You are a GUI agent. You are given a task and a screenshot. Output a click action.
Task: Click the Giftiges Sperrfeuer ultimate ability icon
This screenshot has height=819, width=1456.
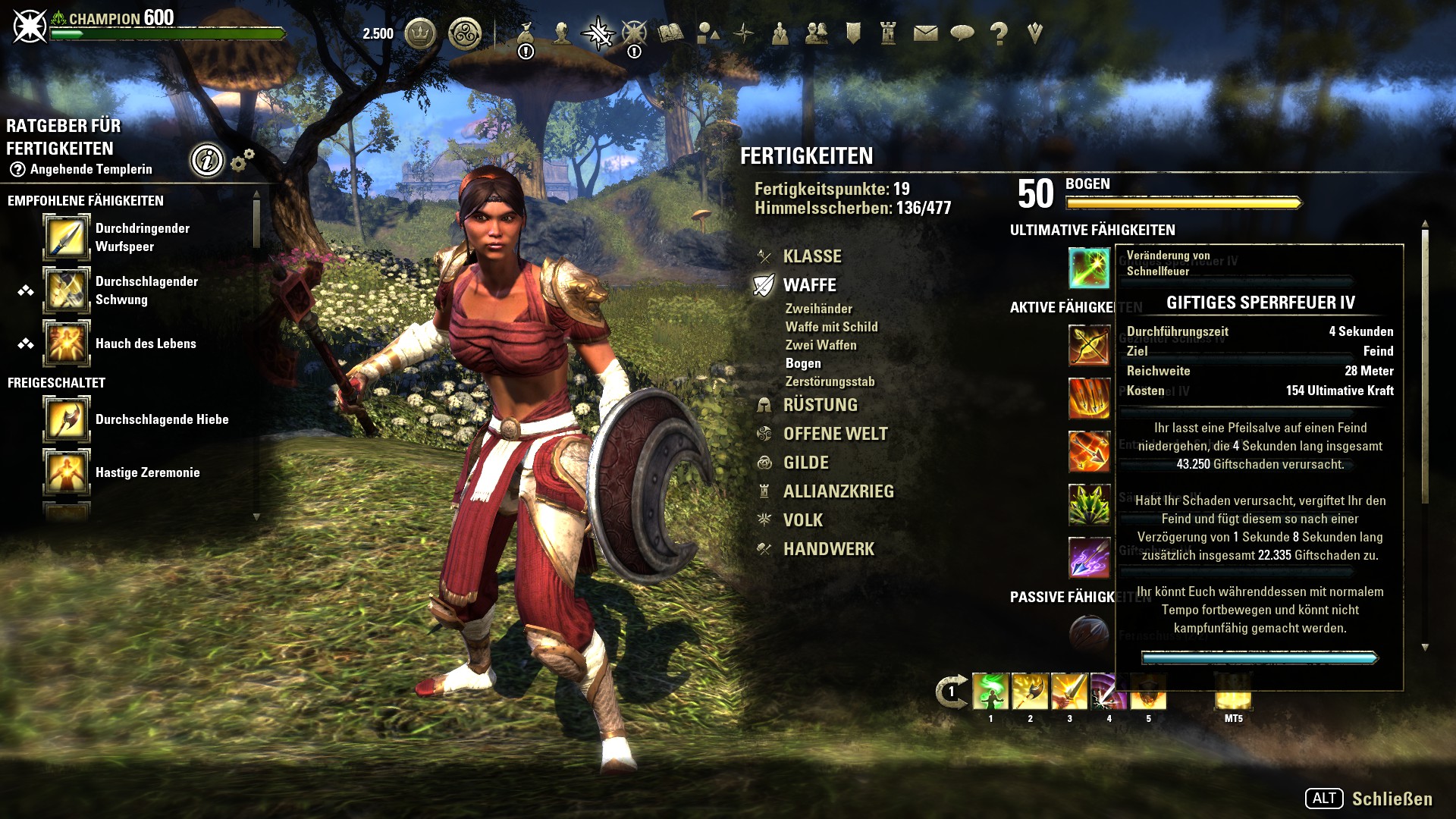pos(1089,268)
